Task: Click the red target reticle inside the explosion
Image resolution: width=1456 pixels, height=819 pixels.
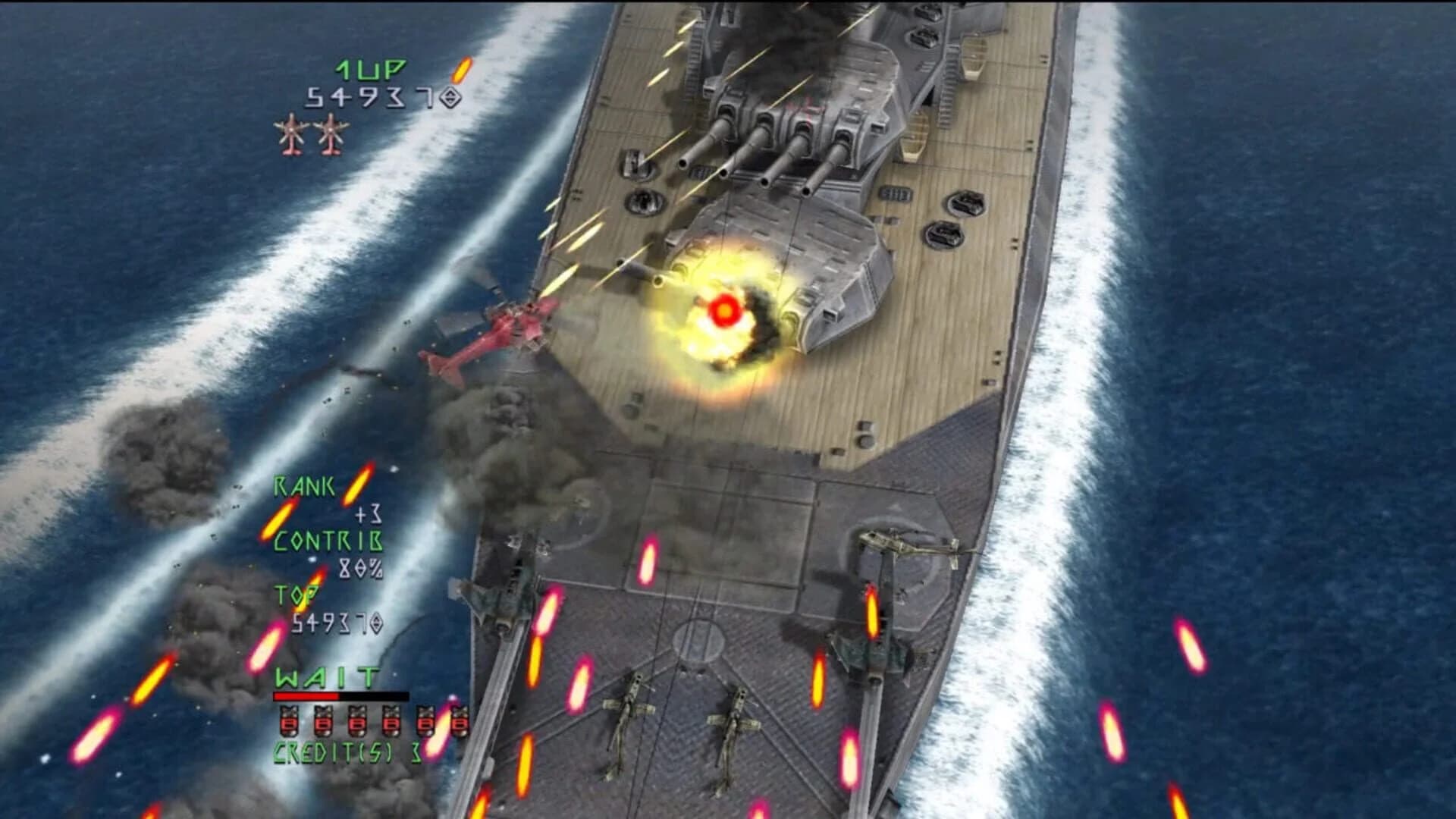Action: (x=723, y=309)
